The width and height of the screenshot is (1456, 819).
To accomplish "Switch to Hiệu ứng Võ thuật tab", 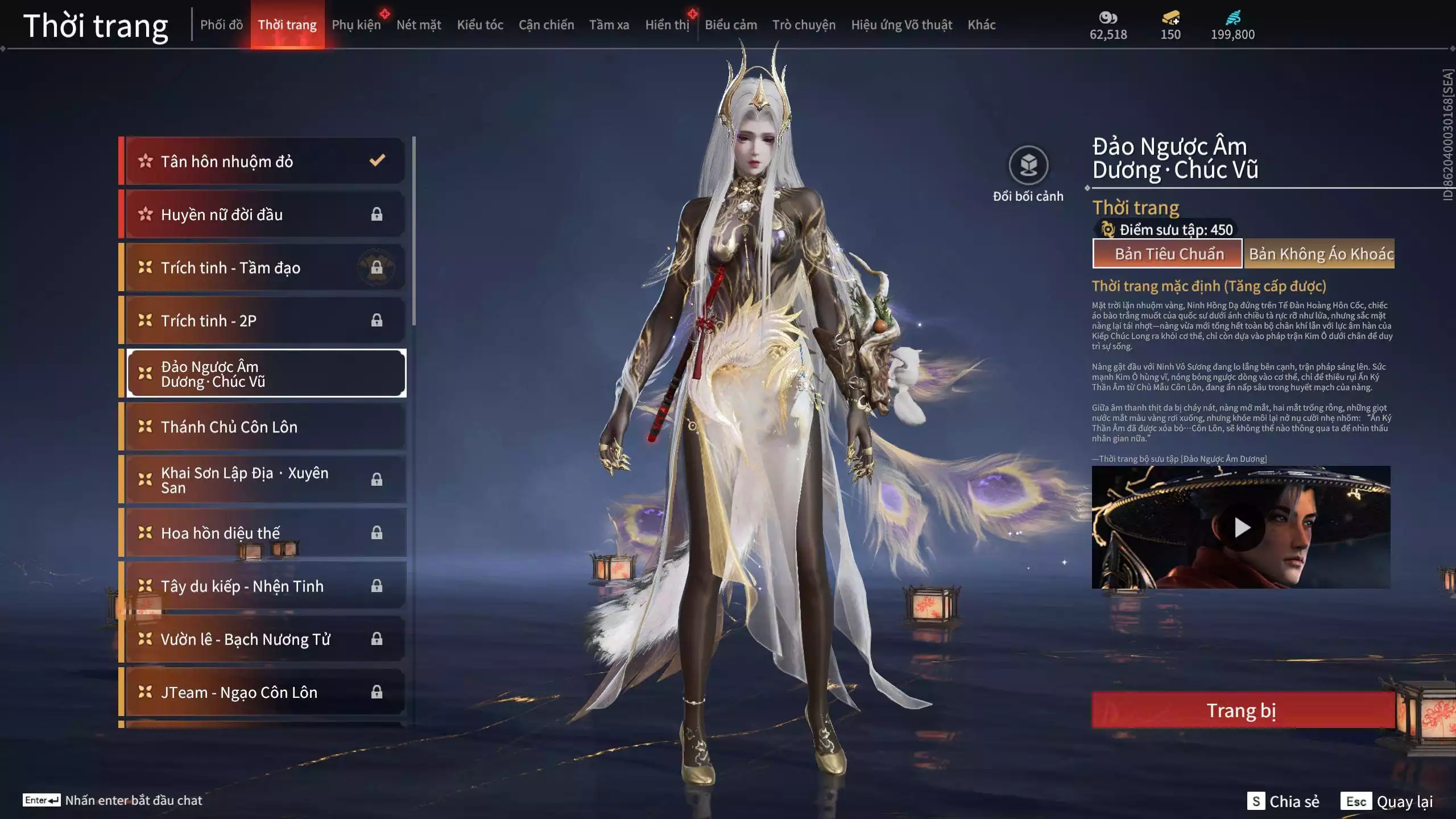I will point(901,25).
